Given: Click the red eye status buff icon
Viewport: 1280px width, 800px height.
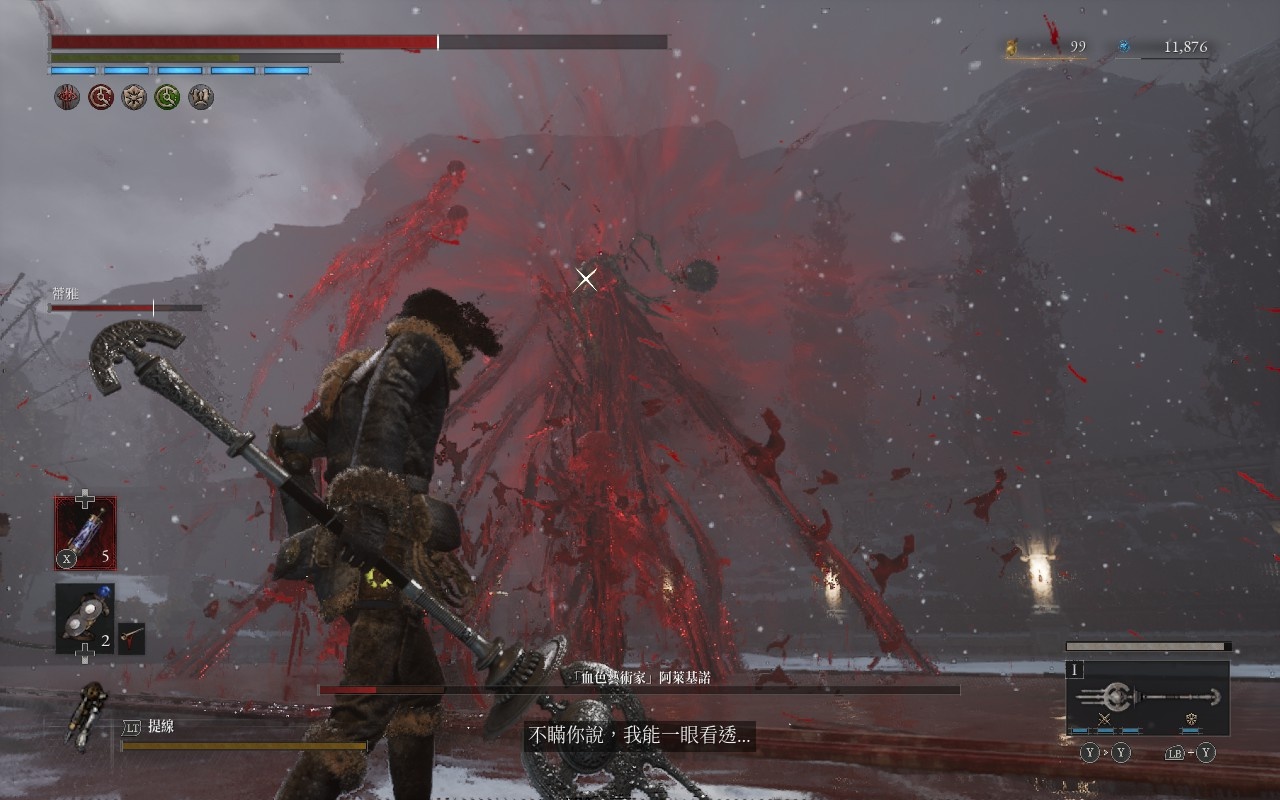Looking at the screenshot, I should click(67, 97).
